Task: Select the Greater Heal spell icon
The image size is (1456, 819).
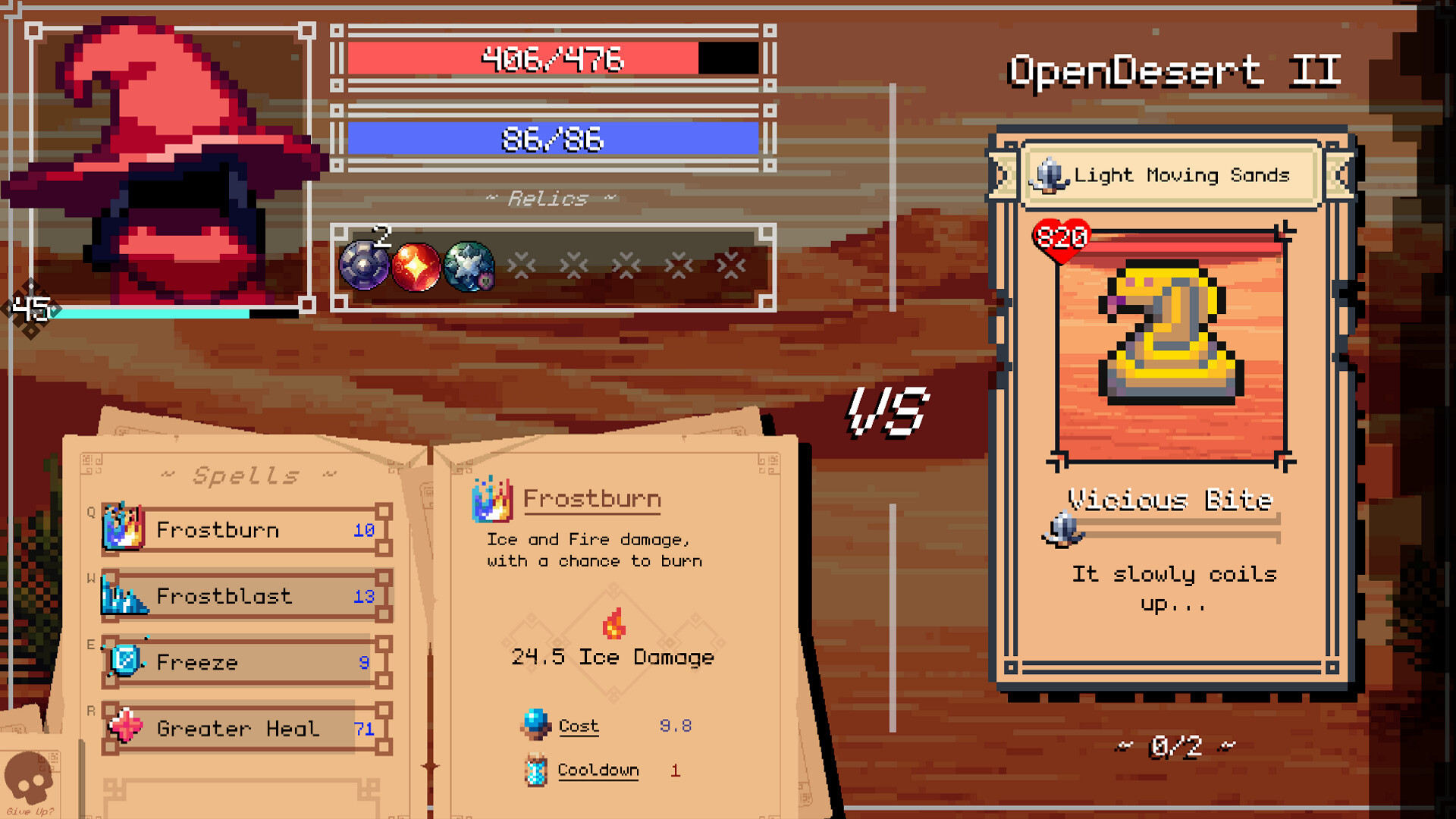Action: click(126, 727)
